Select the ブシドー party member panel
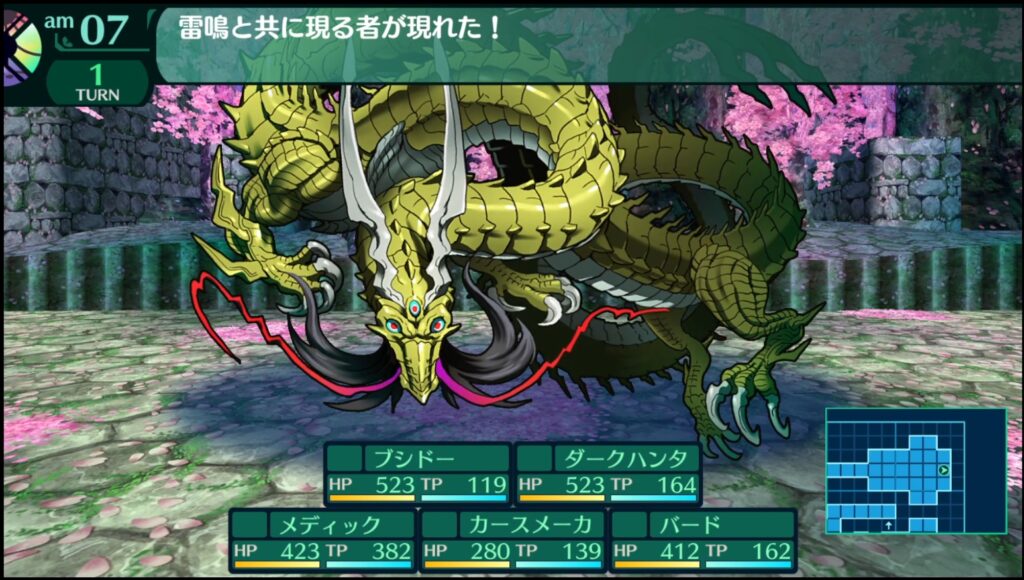Viewport: 1024px width, 580px height. click(417, 474)
